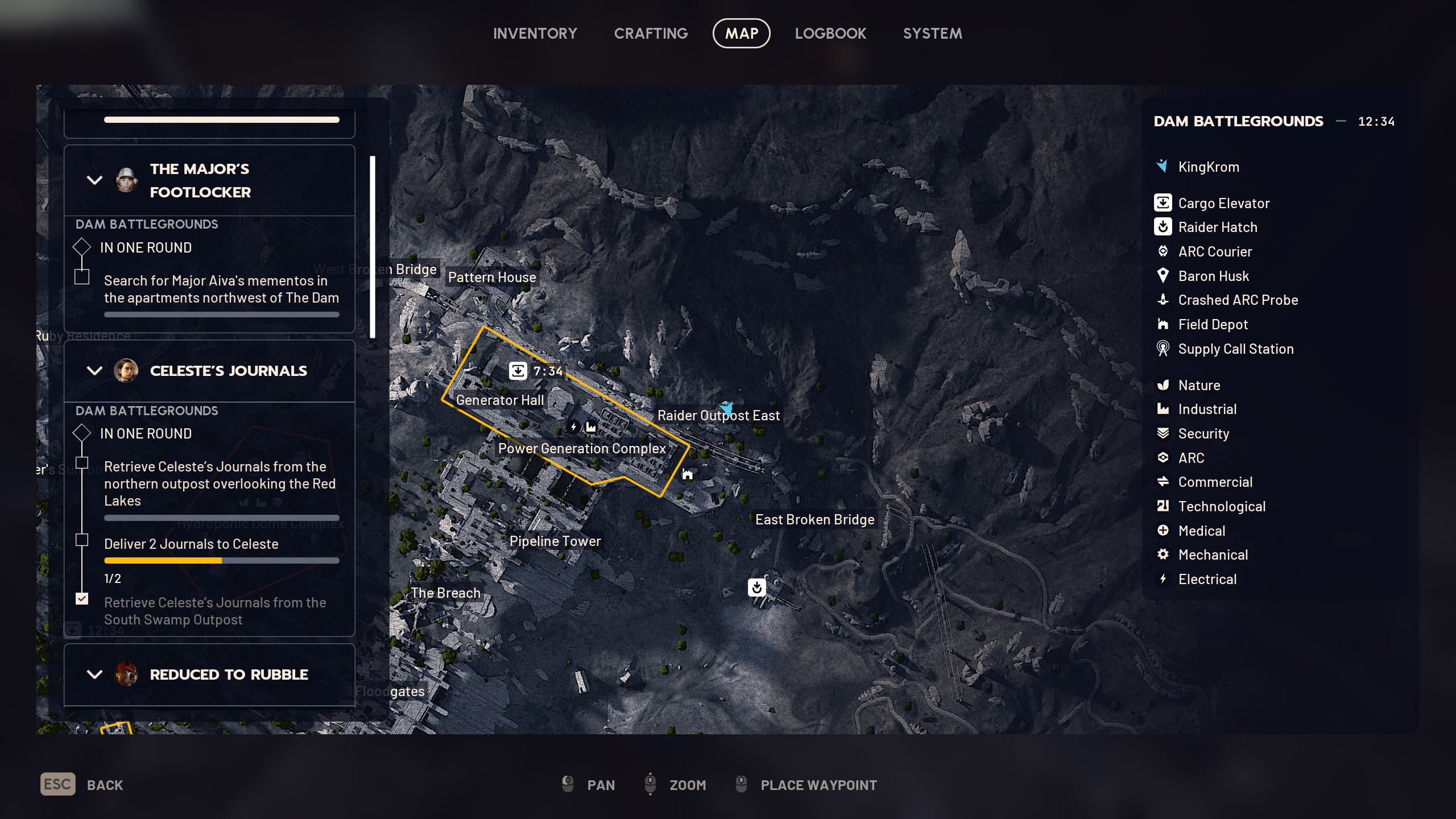Click the Field Depot icon near Power Generation Complex
This screenshot has width=1456, height=819.
click(x=687, y=474)
